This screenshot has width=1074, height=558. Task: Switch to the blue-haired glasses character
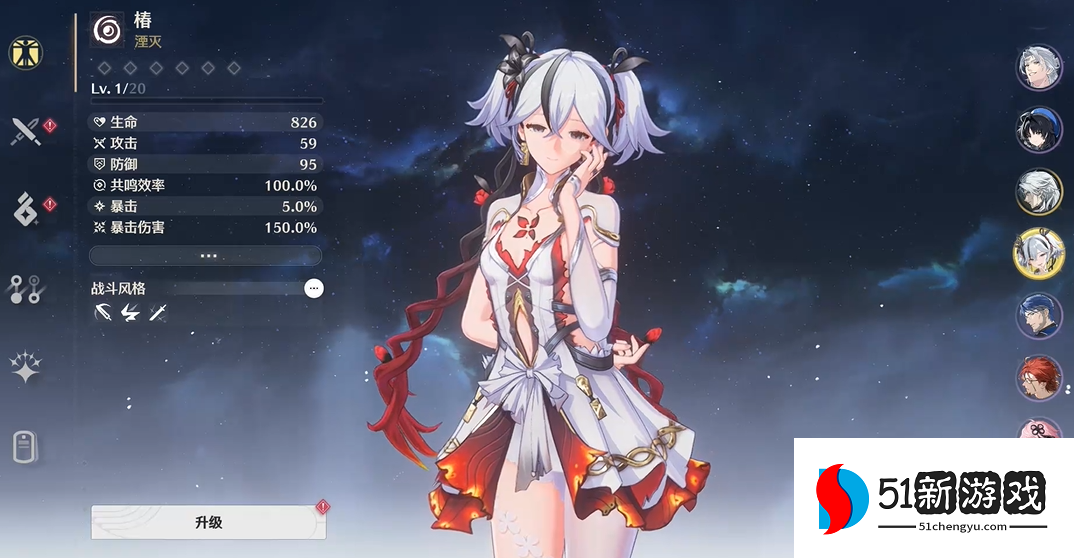tap(1038, 317)
